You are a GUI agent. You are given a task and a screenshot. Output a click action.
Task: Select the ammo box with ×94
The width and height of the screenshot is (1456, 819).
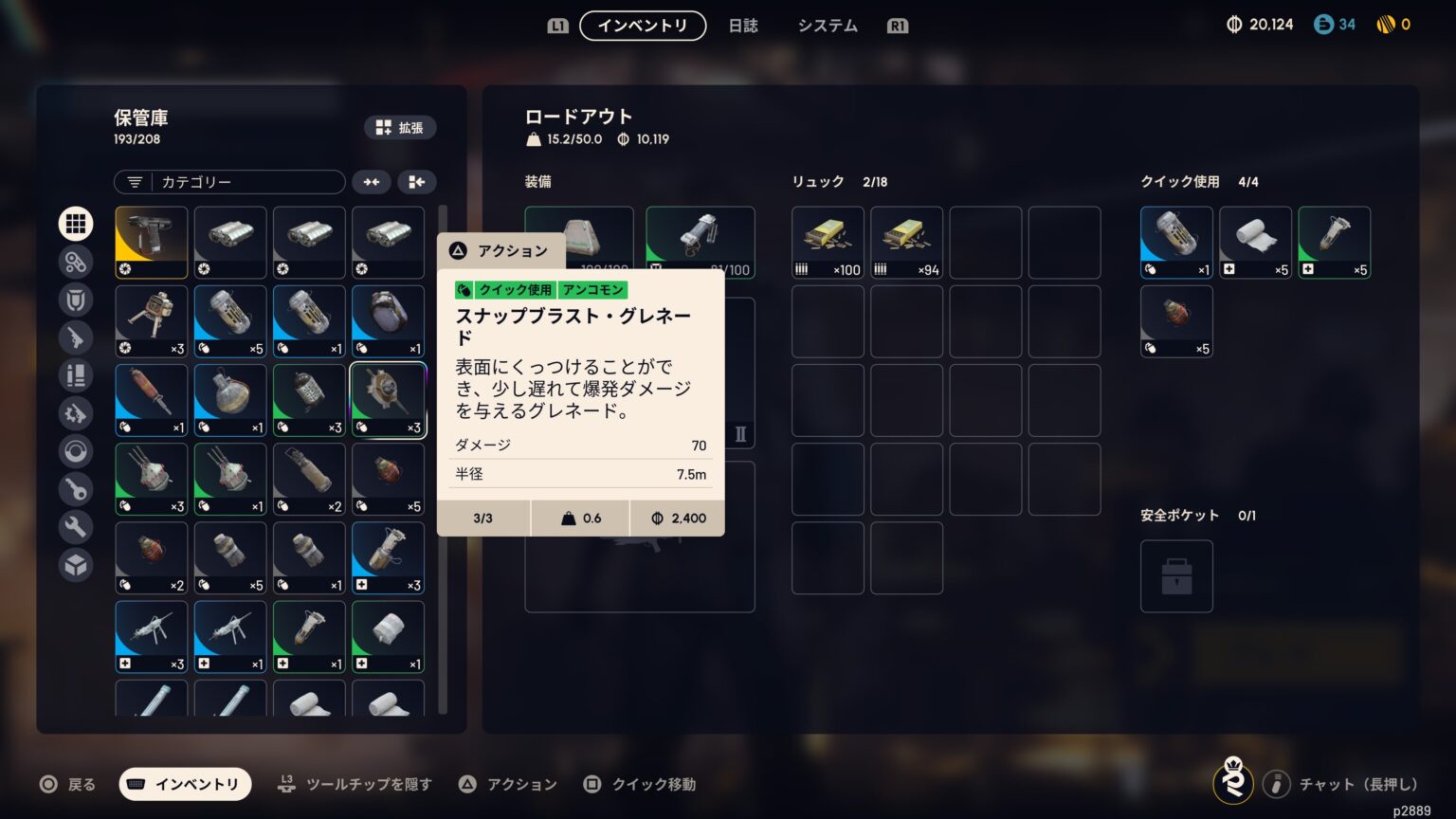906,243
